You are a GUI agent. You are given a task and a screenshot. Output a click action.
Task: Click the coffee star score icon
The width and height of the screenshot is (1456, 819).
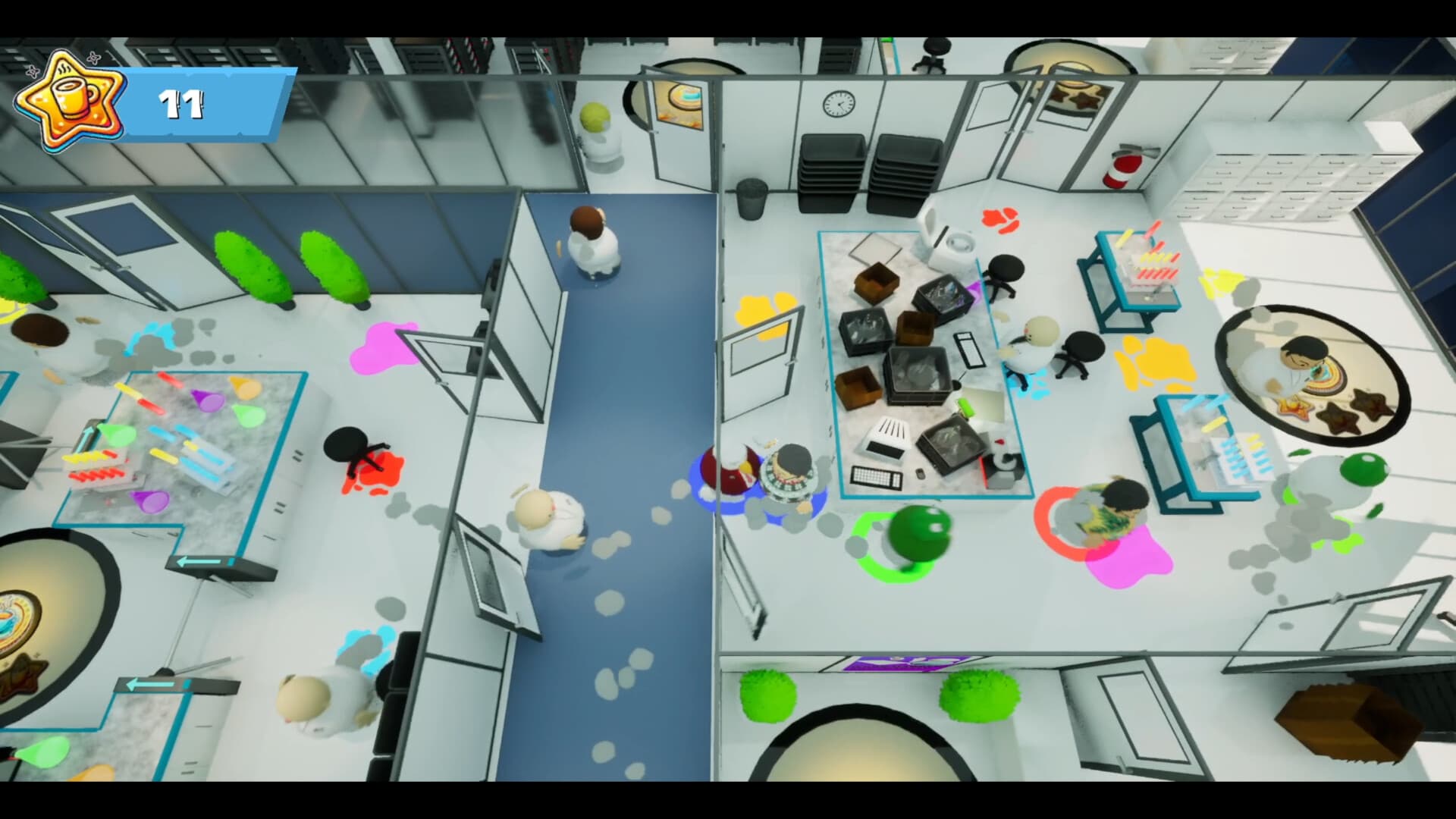tap(67, 99)
